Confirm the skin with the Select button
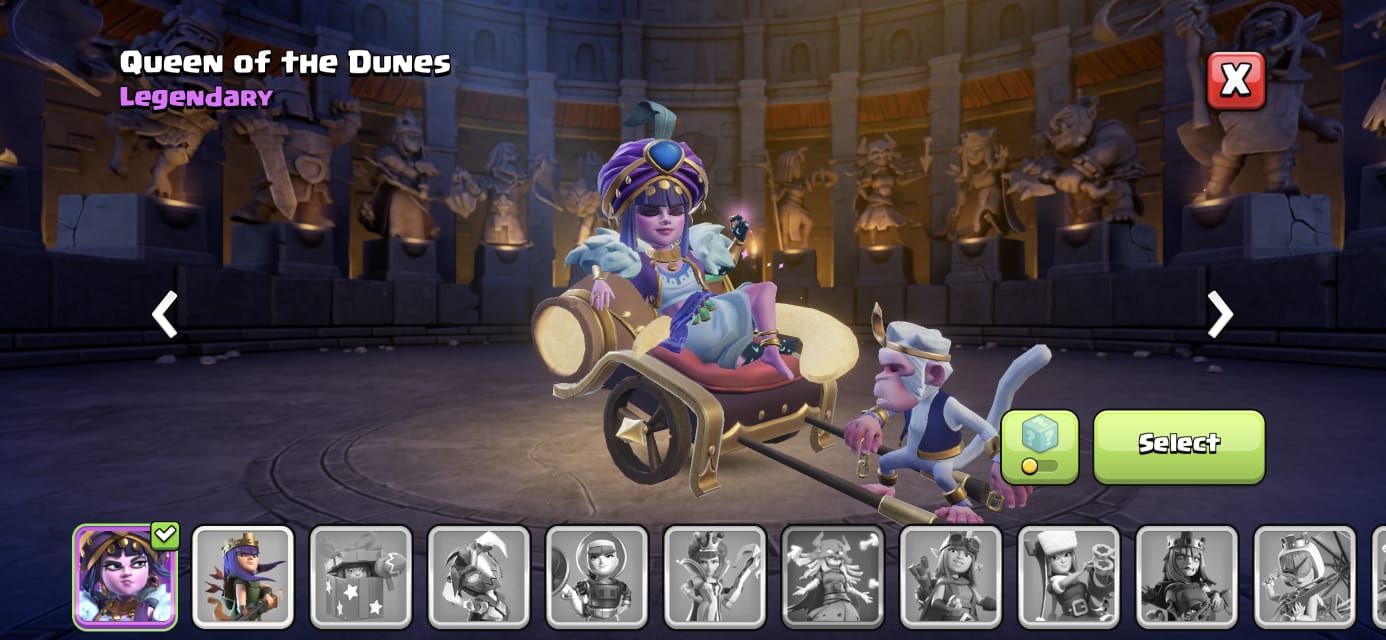The width and height of the screenshot is (1386, 640). [1178, 445]
